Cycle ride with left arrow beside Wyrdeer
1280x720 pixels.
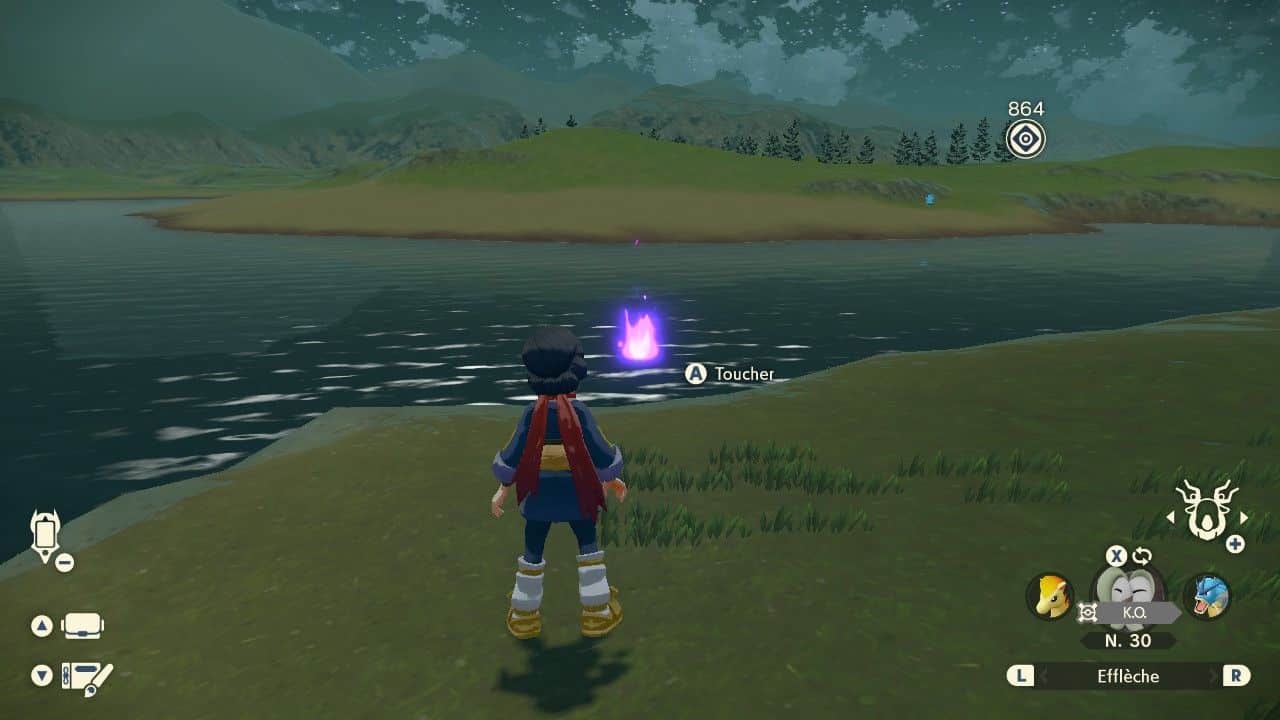coord(1170,518)
